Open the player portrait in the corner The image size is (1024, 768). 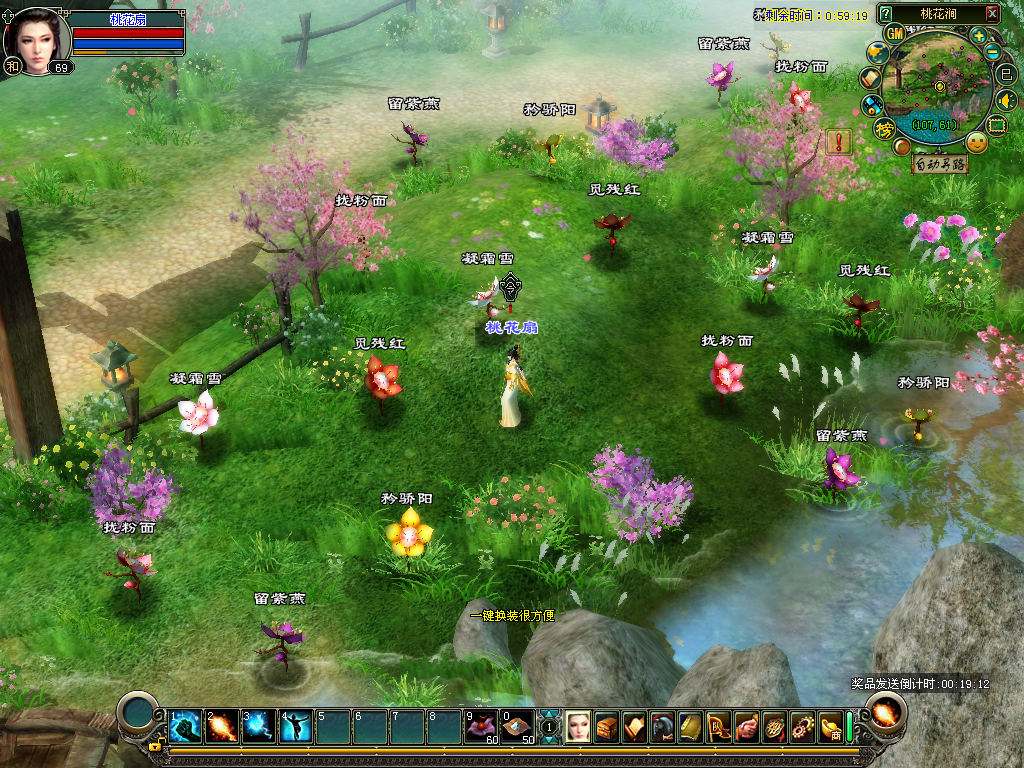tap(36, 40)
